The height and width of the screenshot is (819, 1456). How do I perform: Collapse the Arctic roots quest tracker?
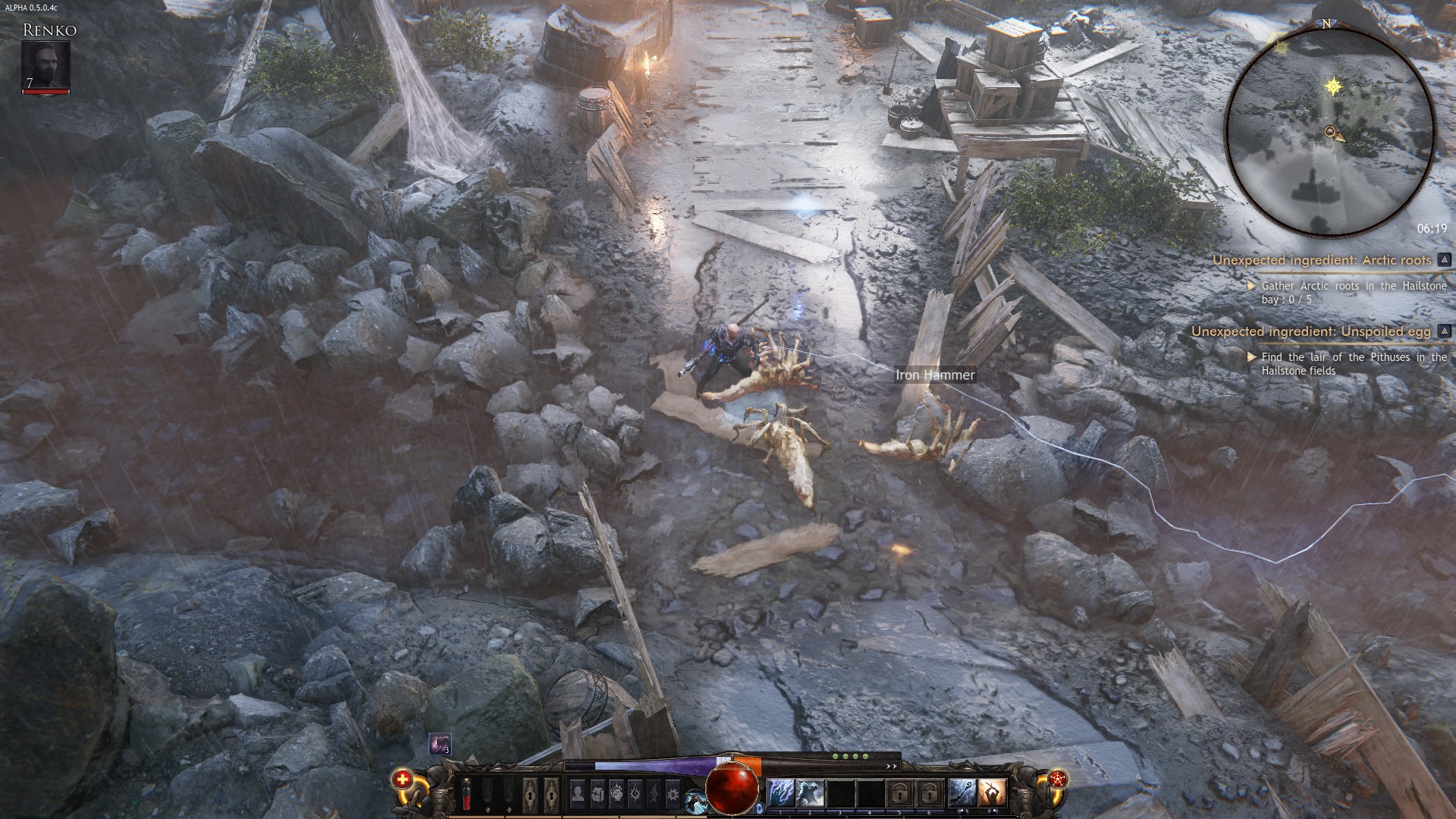[1444, 260]
